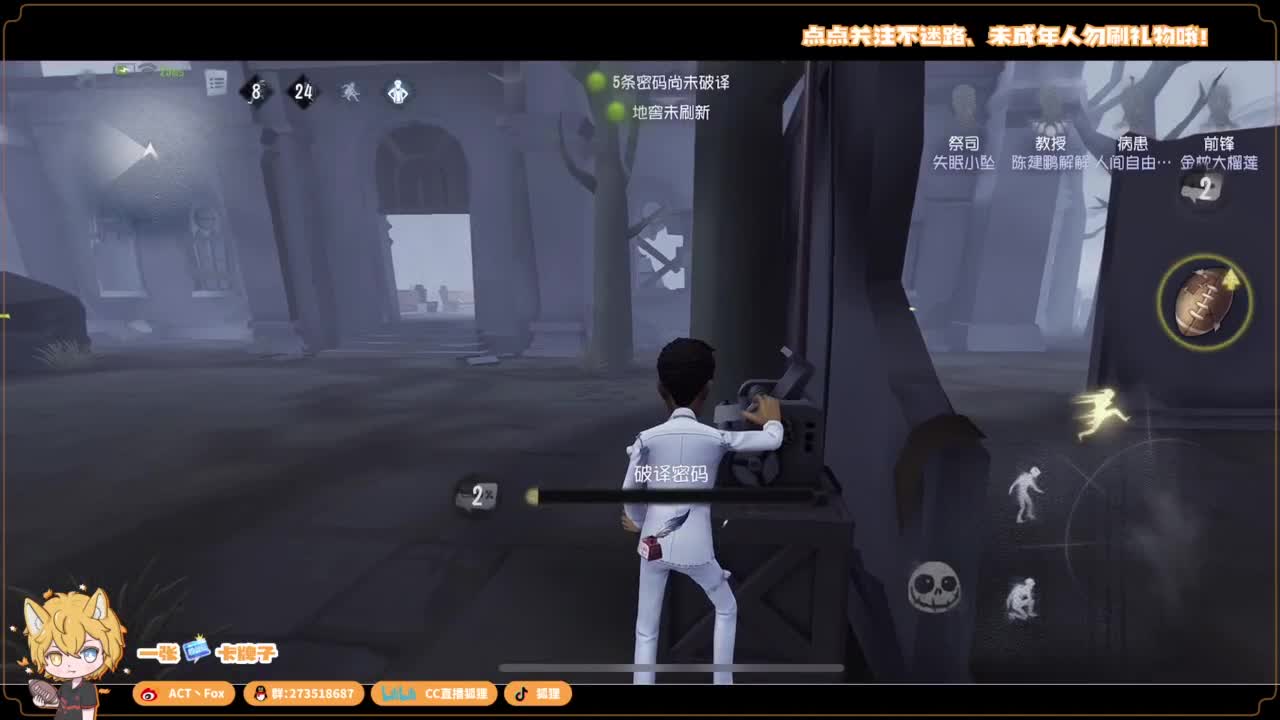Click the Weibo eye icon next to ACT丶Fox
1280x720 pixels.
pyautogui.click(x=150, y=693)
